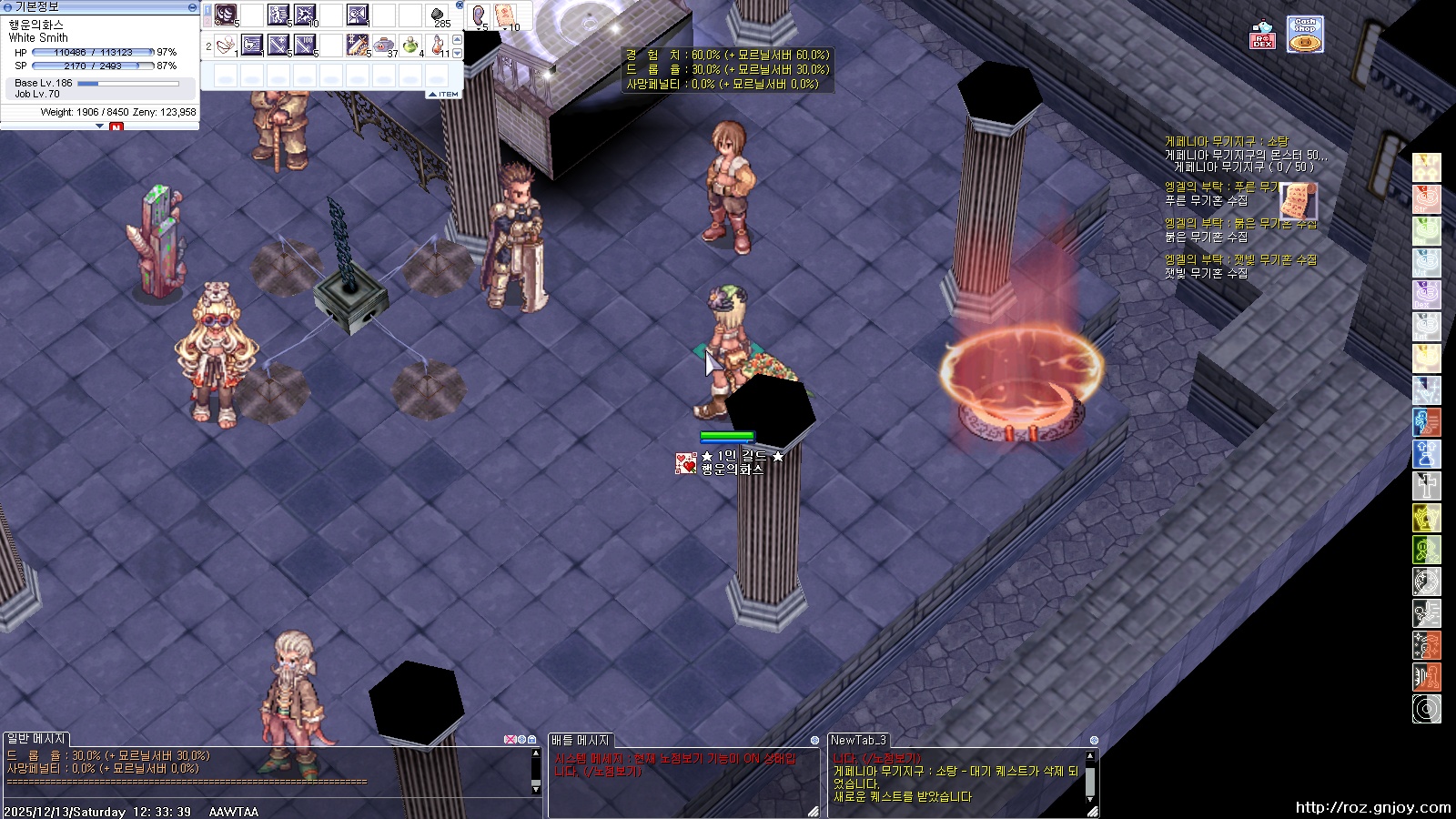Switch to the 배틀 메시지 chat tab

pyautogui.click(x=581, y=741)
